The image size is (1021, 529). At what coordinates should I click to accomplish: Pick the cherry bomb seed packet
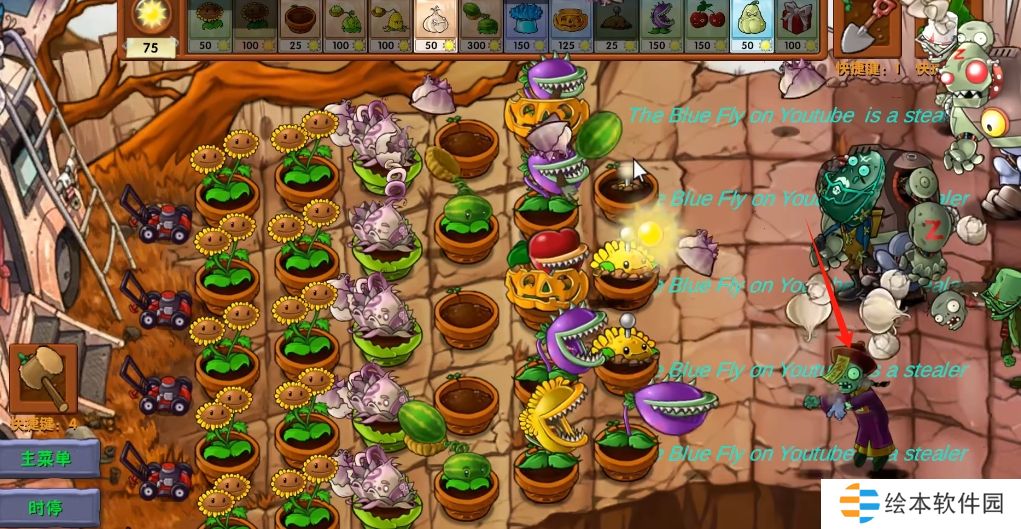point(703,26)
